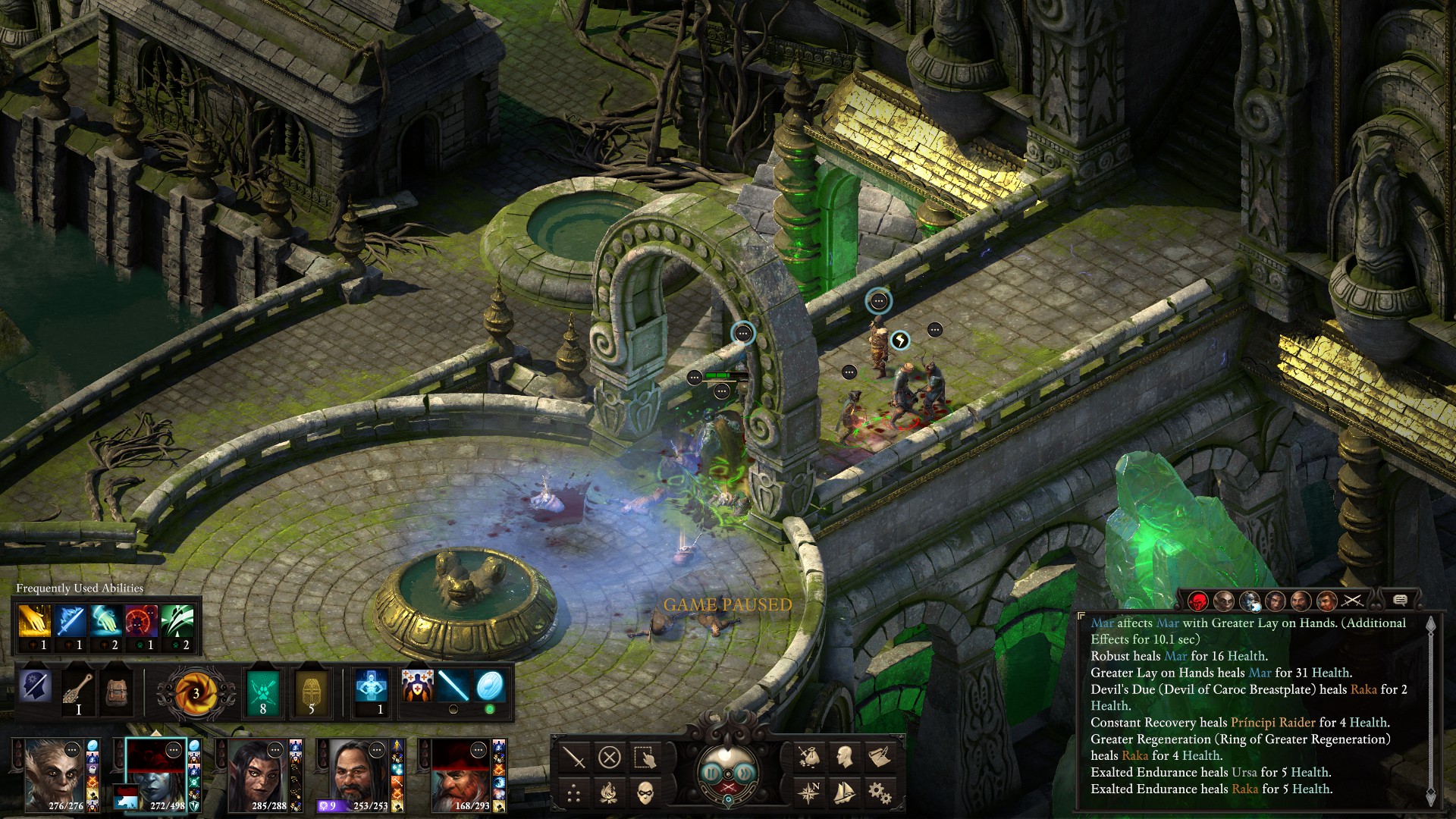Viewport: 1456px width, 819px height.
Task: Open options with the gears button
Action: pyautogui.click(x=879, y=794)
